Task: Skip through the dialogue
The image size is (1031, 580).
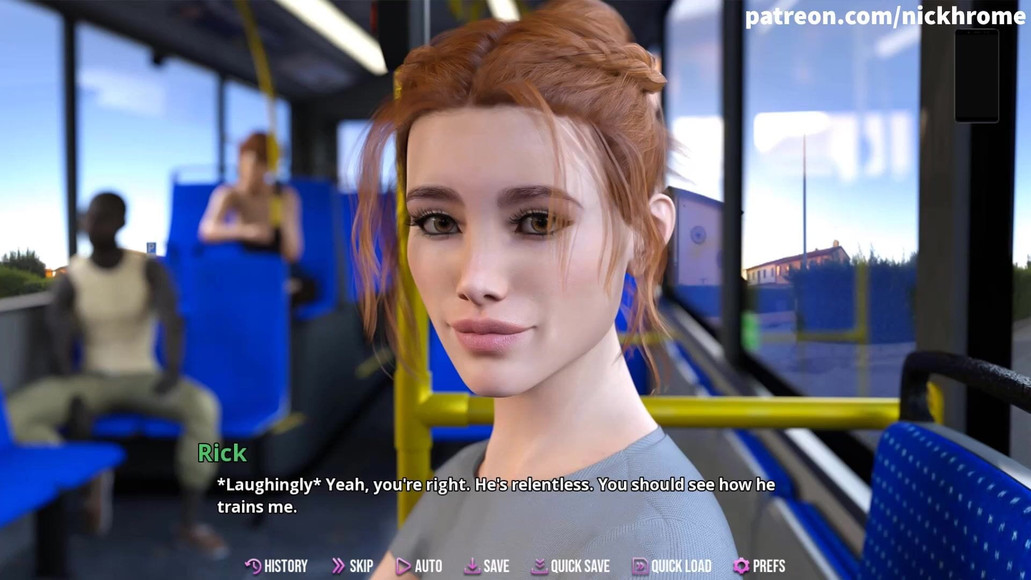Action: click(x=352, y=566)
